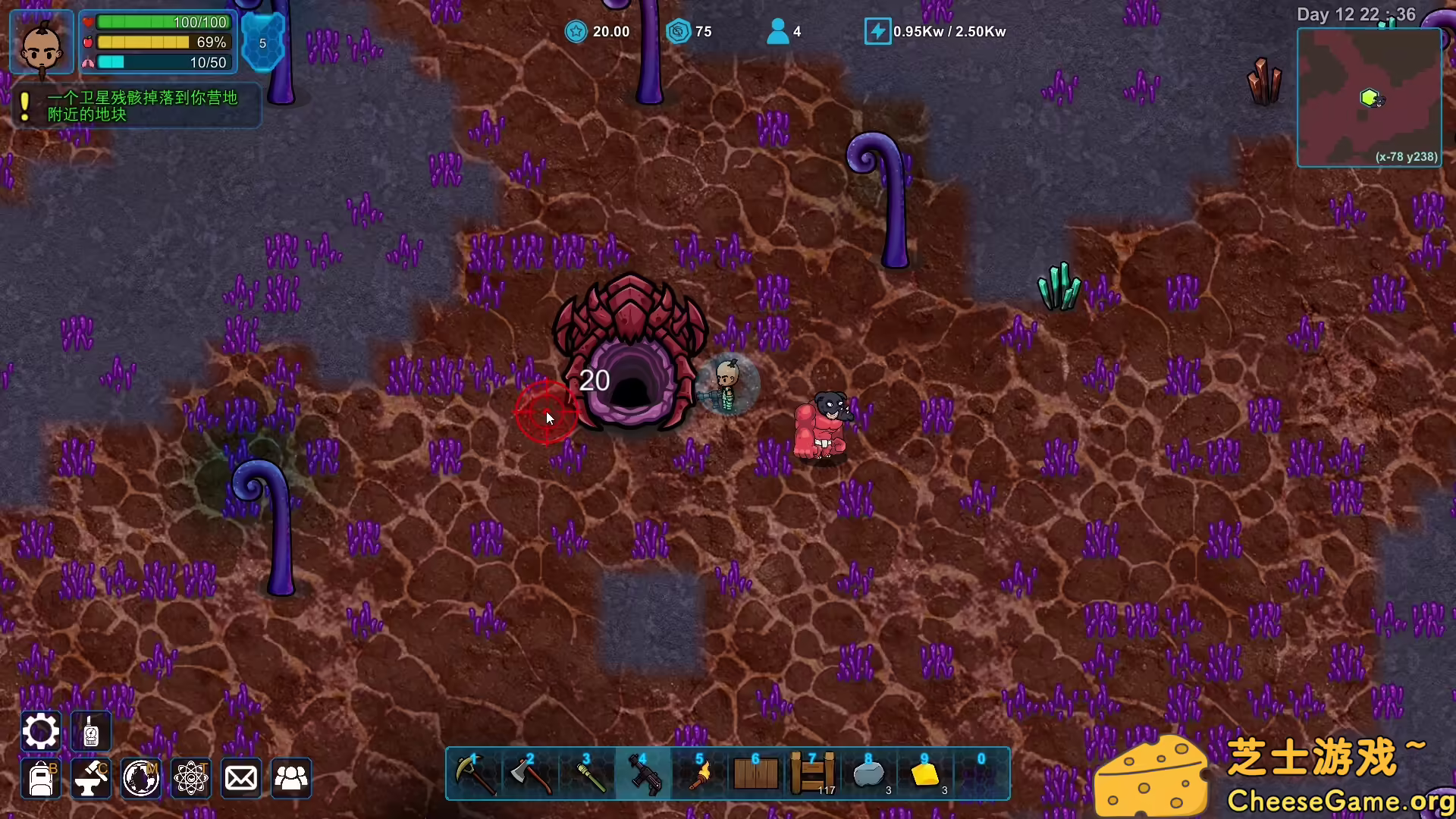Open the backpack inventory
1456x819 pixels.
(41, 778)
